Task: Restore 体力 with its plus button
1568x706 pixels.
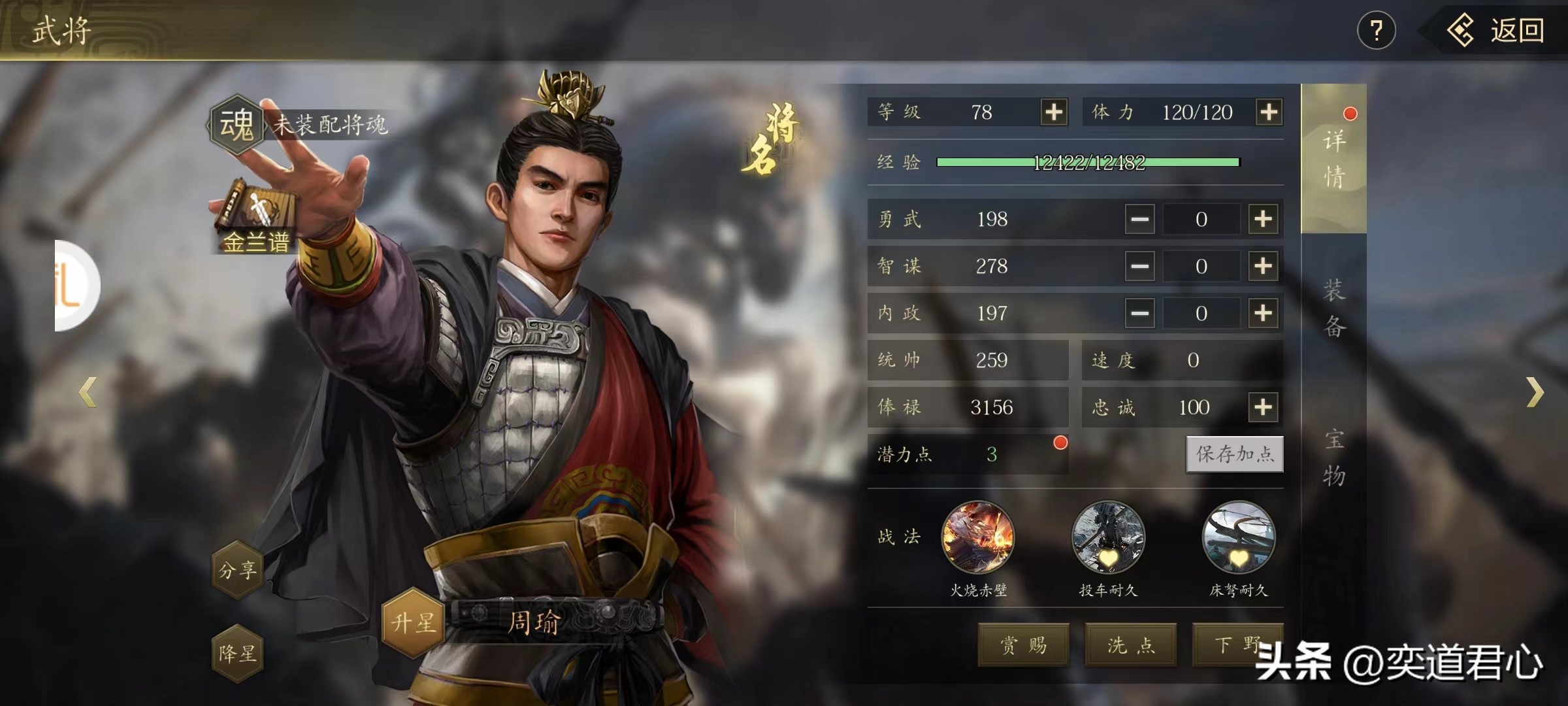Action: pos(1269,112)
